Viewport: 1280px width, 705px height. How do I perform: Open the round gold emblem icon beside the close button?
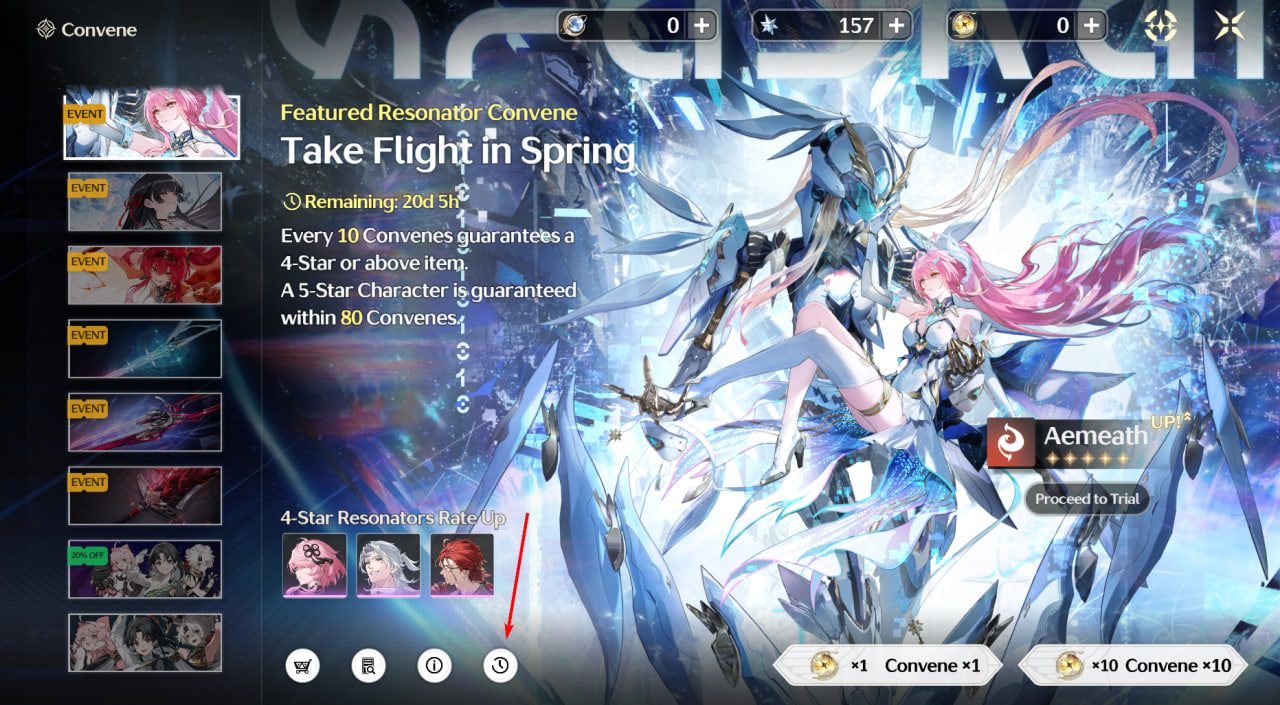[1160, 26]
